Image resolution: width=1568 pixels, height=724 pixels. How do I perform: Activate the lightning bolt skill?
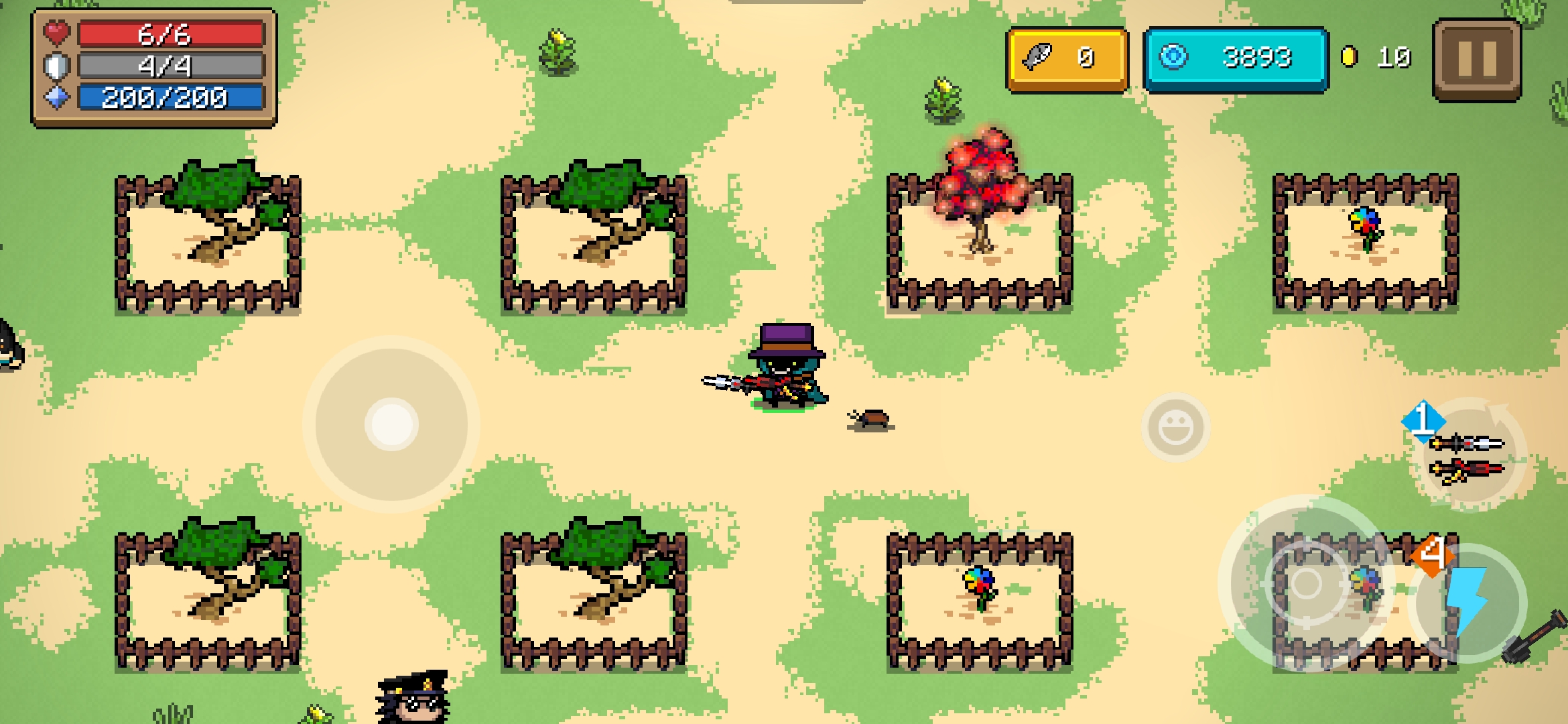click(1469, 602)
